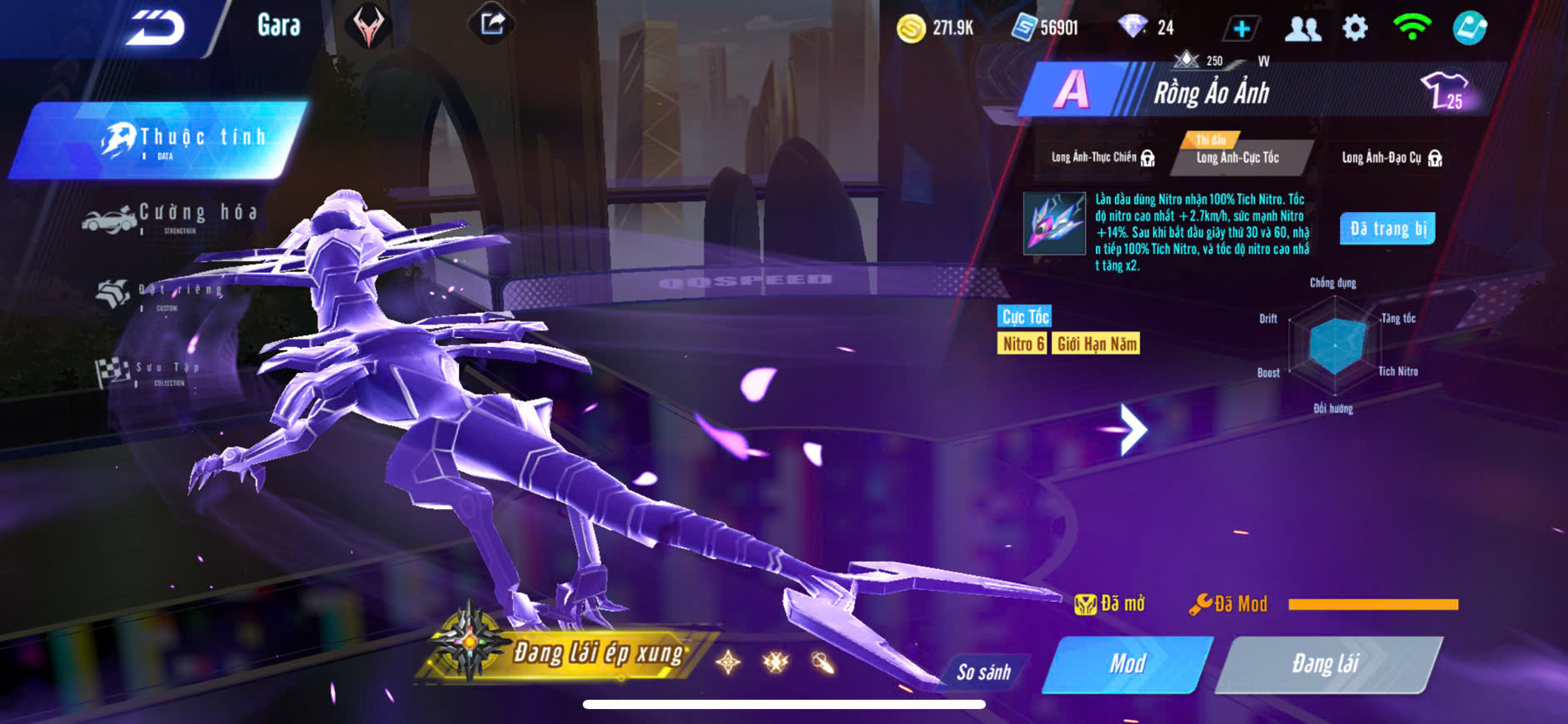Select the Long Ảnh-Thực Chiến tab
This screenshot has width=1568, height=724.
click(1101, 157)
